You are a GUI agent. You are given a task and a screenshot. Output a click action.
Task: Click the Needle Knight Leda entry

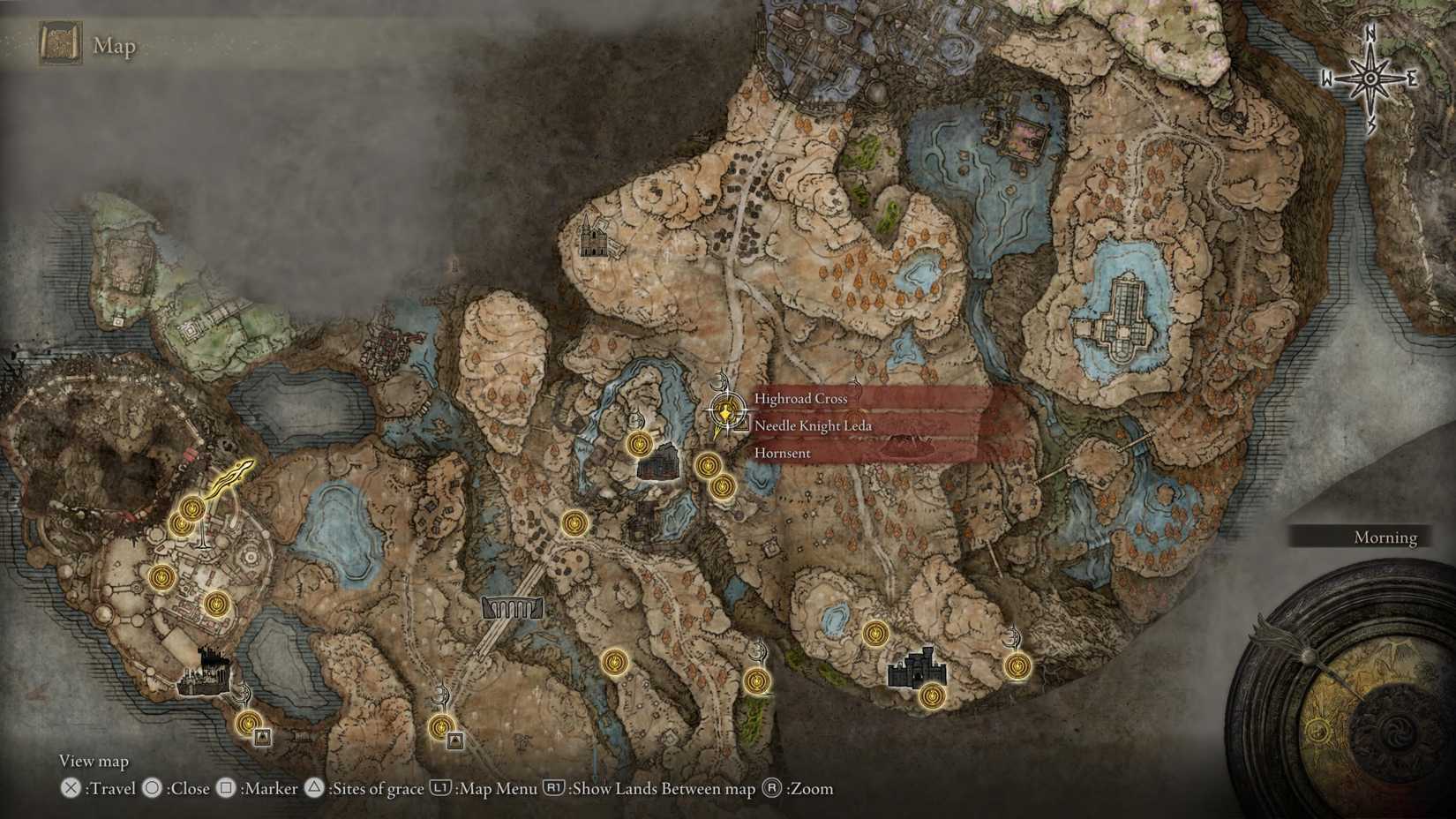coord(813,425)
